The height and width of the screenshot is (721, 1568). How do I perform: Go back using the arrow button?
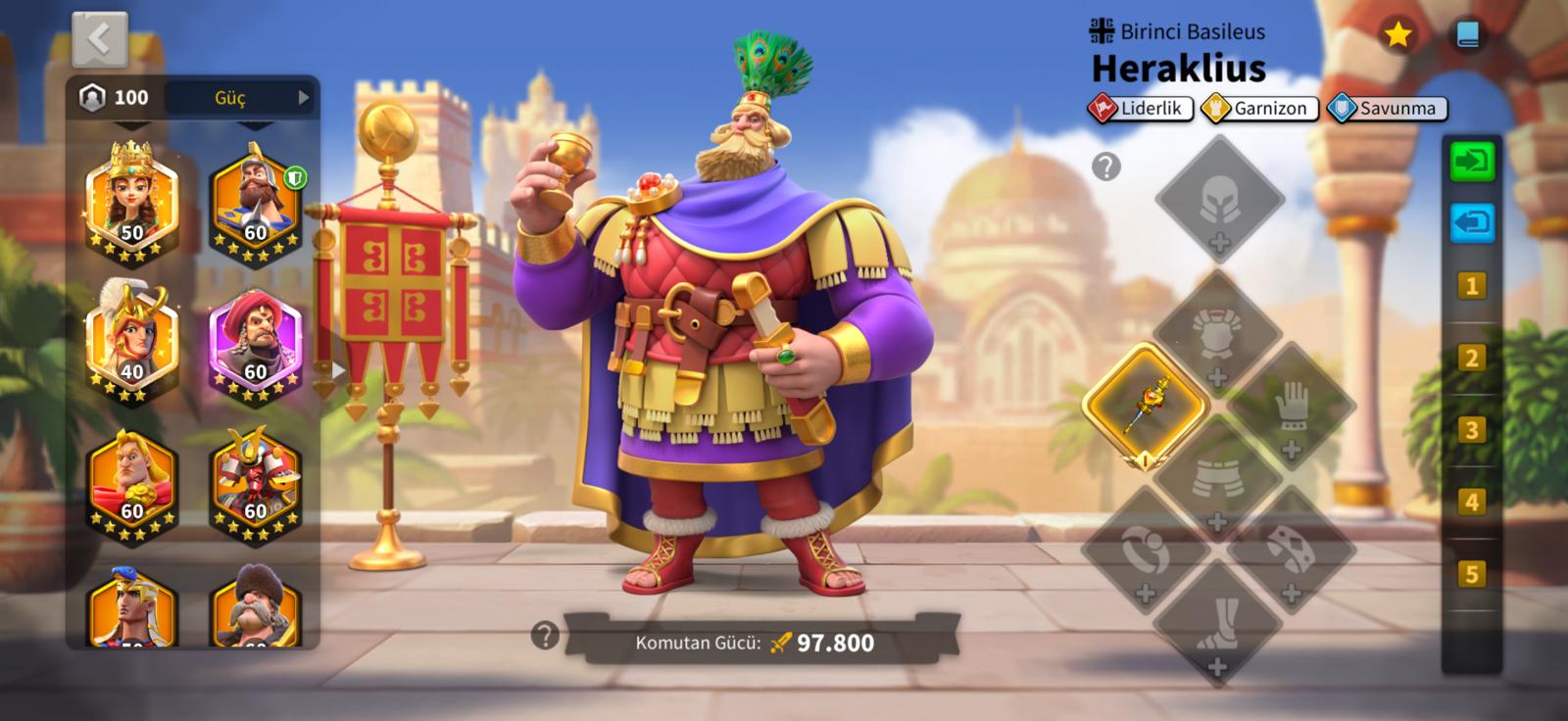[x=99, y=39]
